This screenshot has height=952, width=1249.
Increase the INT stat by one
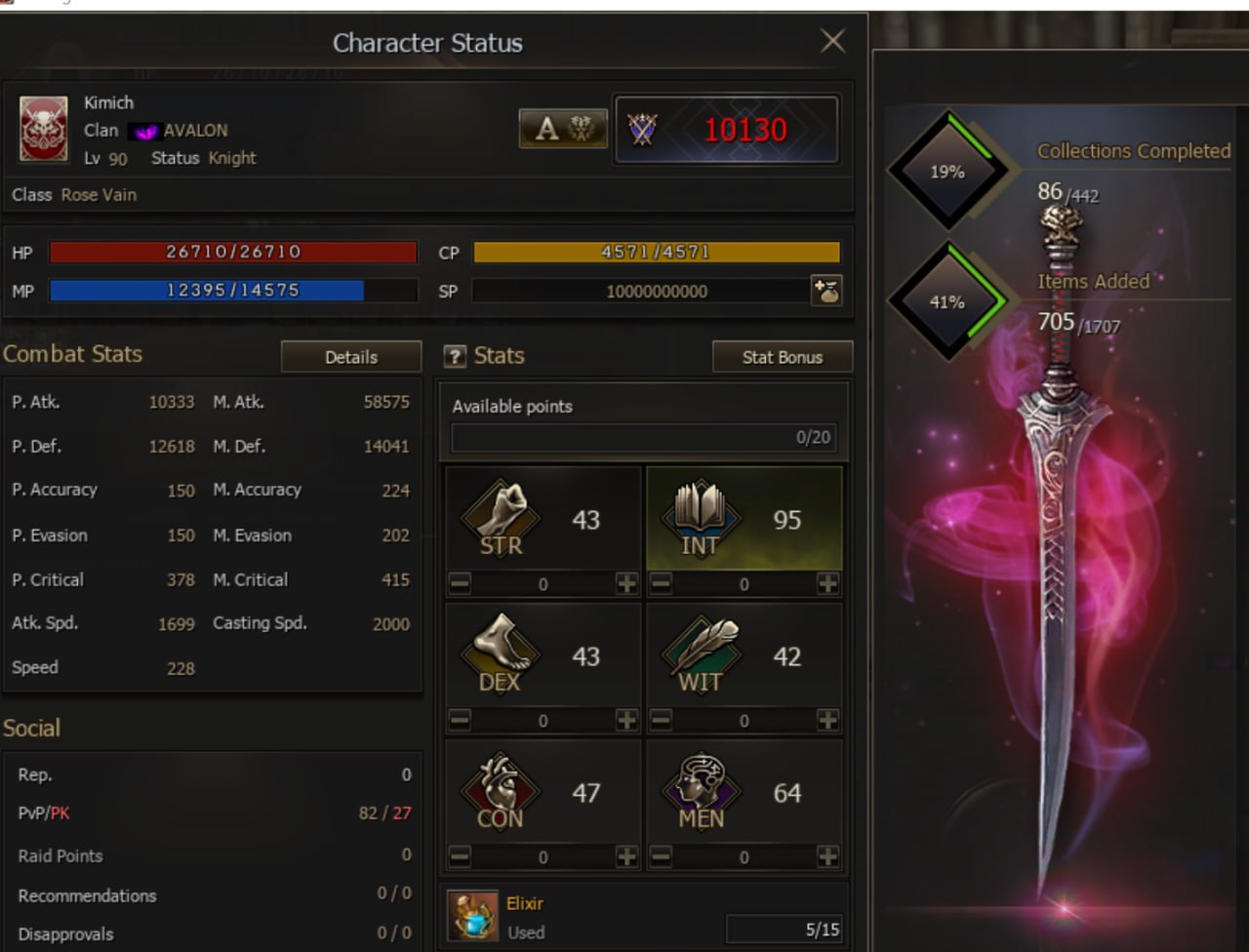tap(827, 584)
